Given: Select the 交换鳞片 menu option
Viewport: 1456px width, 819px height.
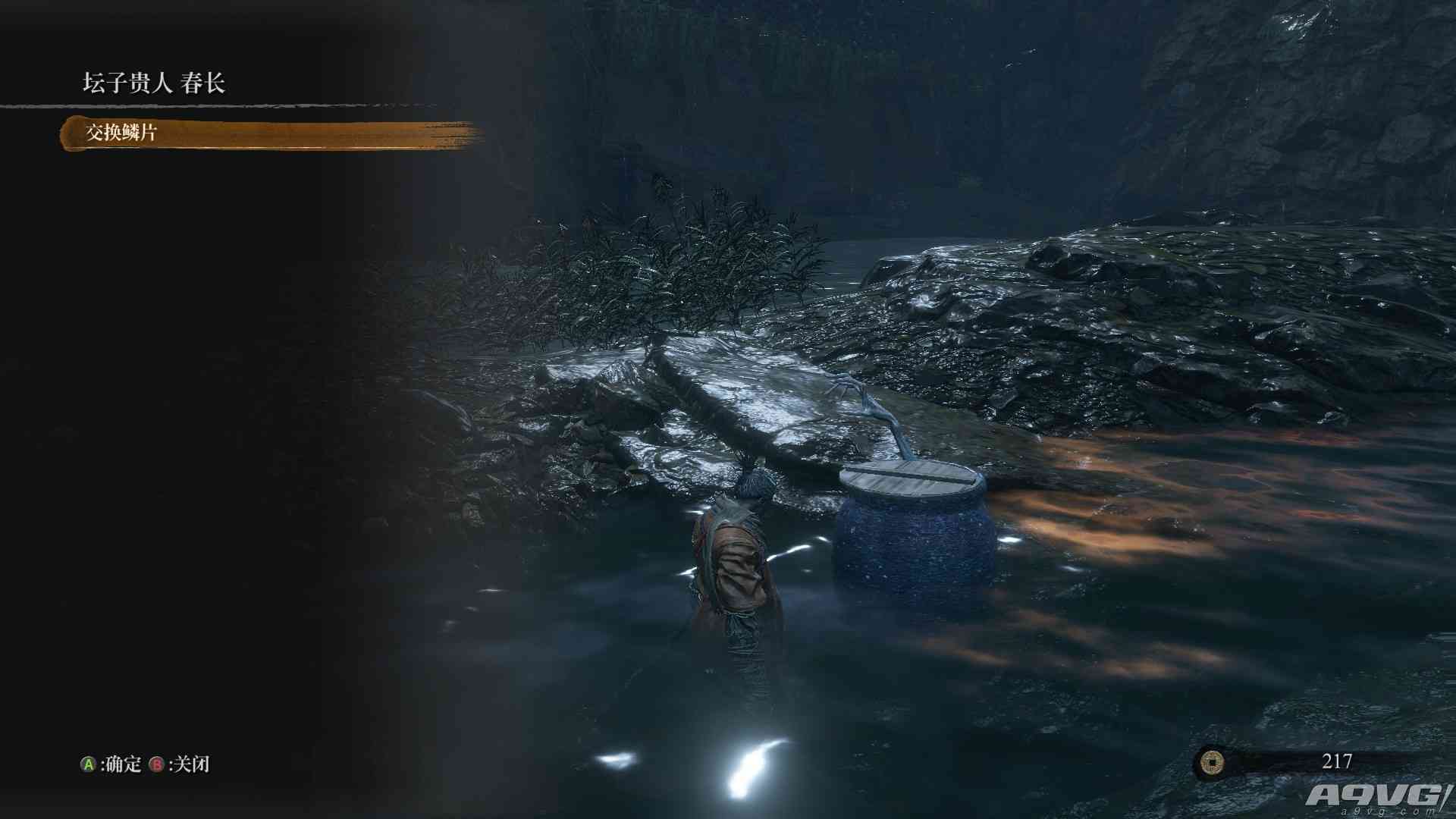Looking at the screenshot, I should tap(121, 133).
